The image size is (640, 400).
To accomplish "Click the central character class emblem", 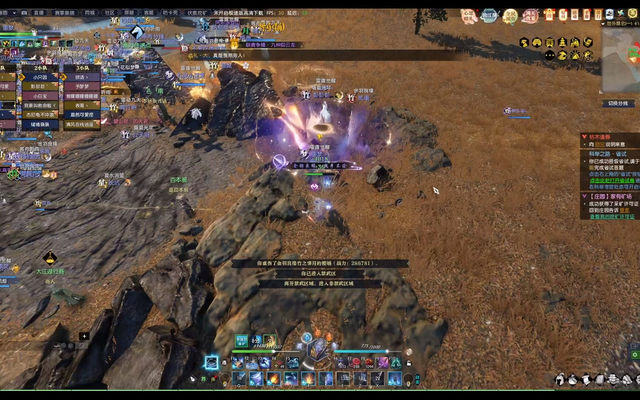I will (320, 350).
